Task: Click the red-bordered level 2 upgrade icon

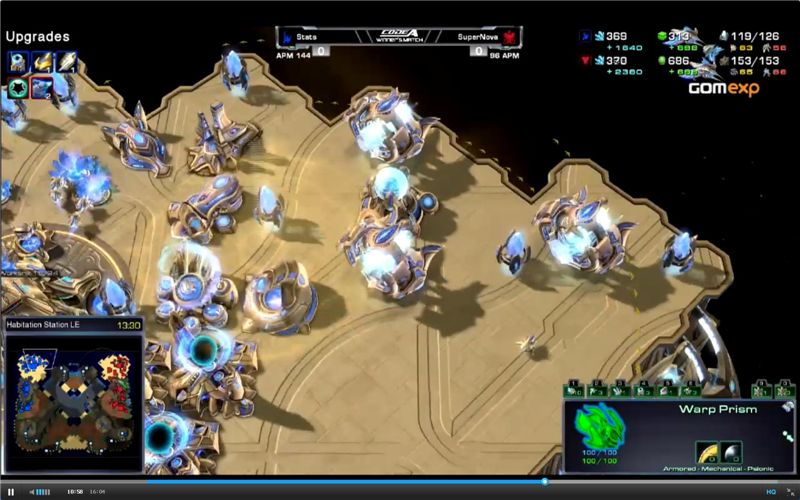Action: [42, 87]
